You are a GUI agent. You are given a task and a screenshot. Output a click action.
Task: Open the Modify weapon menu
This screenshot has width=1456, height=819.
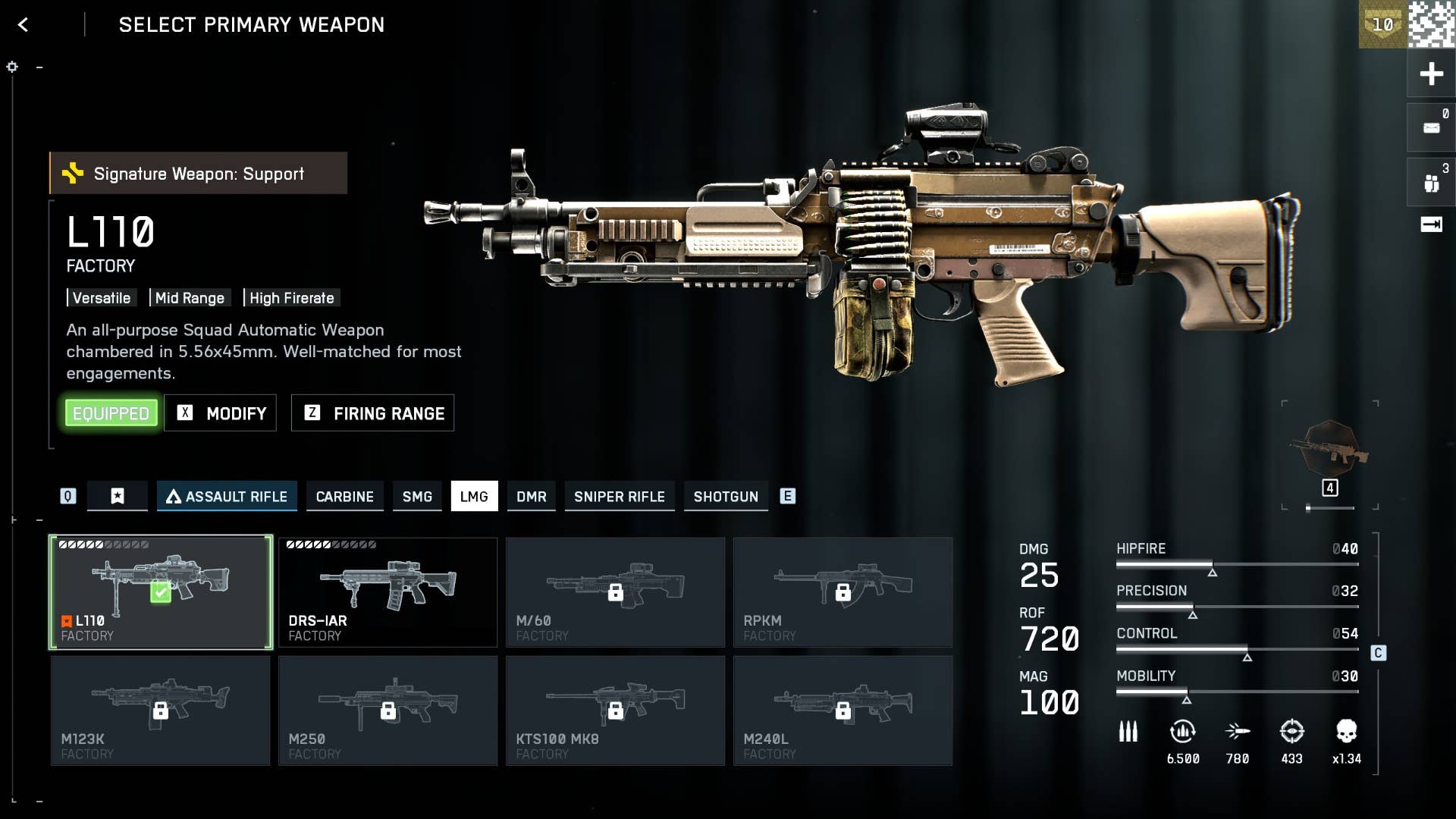point(221,413)
